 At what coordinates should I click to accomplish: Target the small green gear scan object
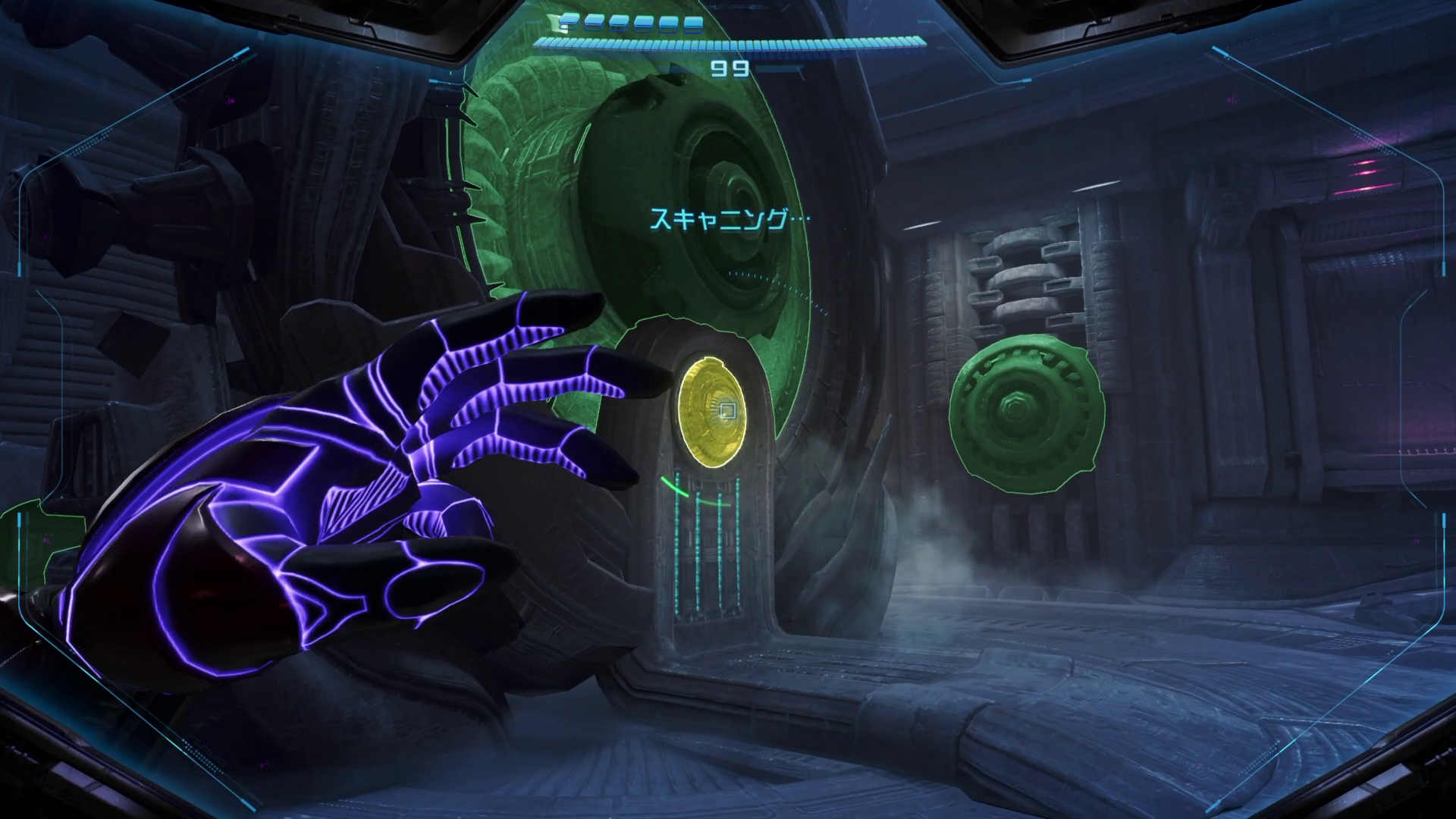tap(1026, 413)
